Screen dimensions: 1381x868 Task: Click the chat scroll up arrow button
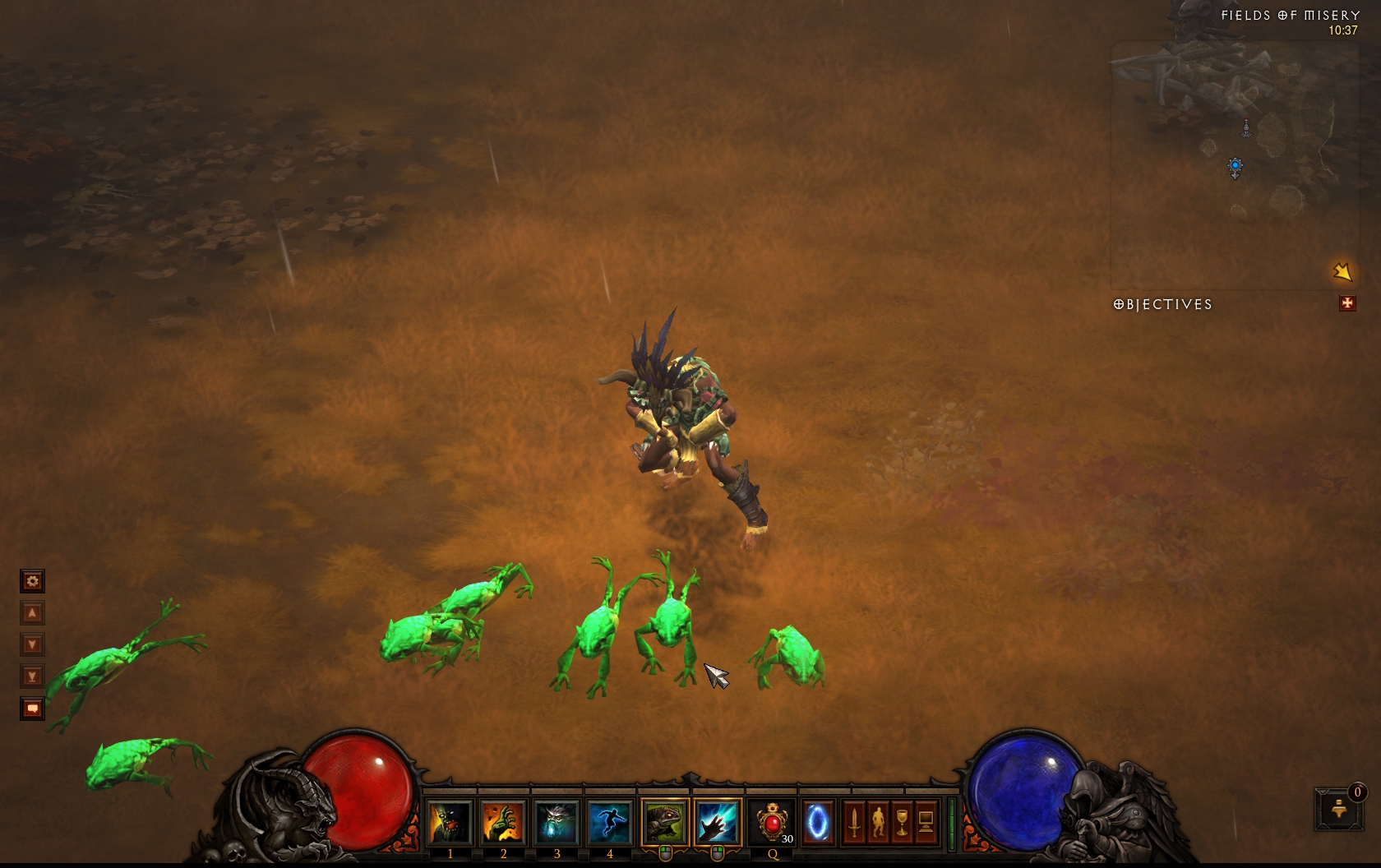32,613
